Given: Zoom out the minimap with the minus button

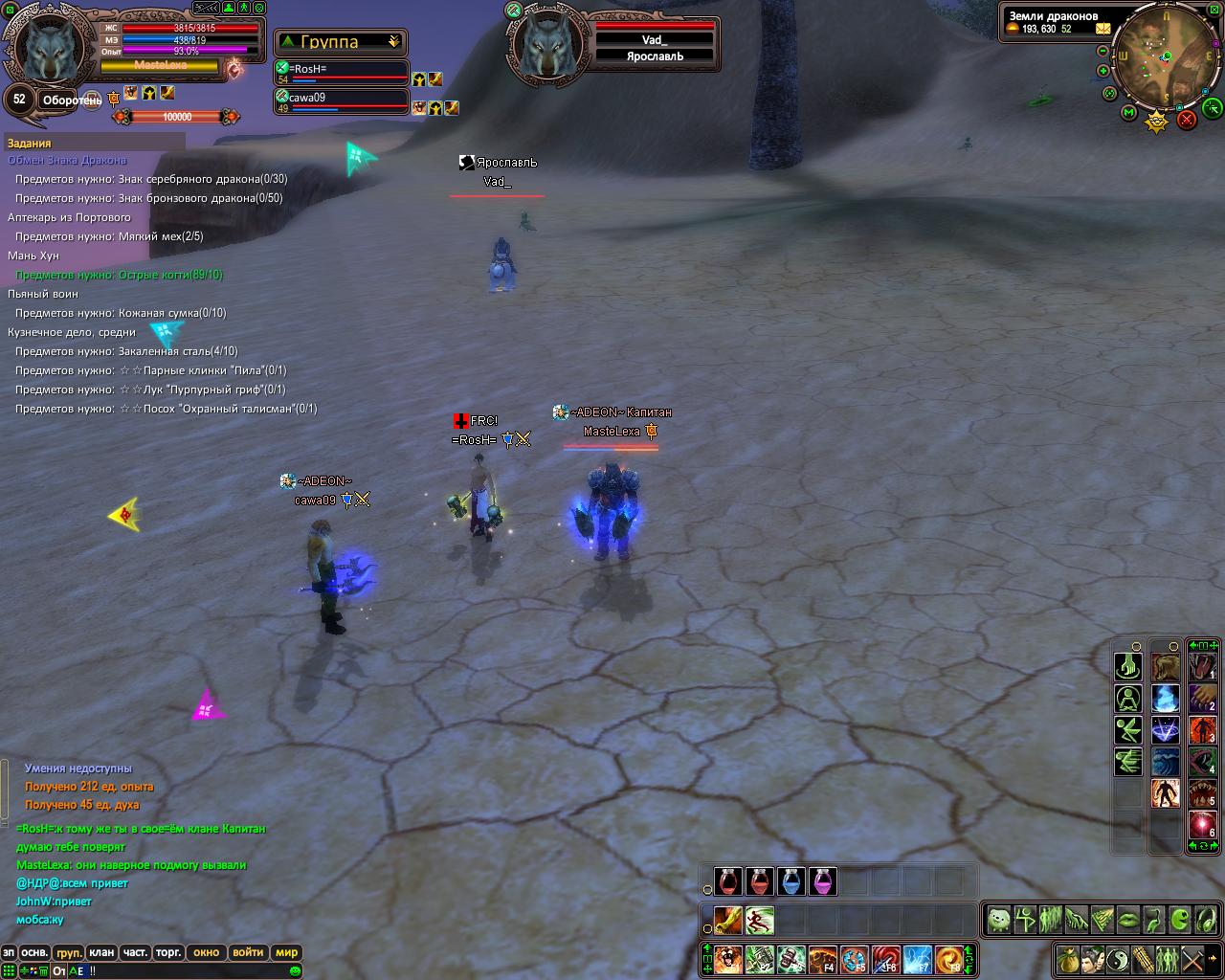Looking at the screenshot, I should 1104,49.
